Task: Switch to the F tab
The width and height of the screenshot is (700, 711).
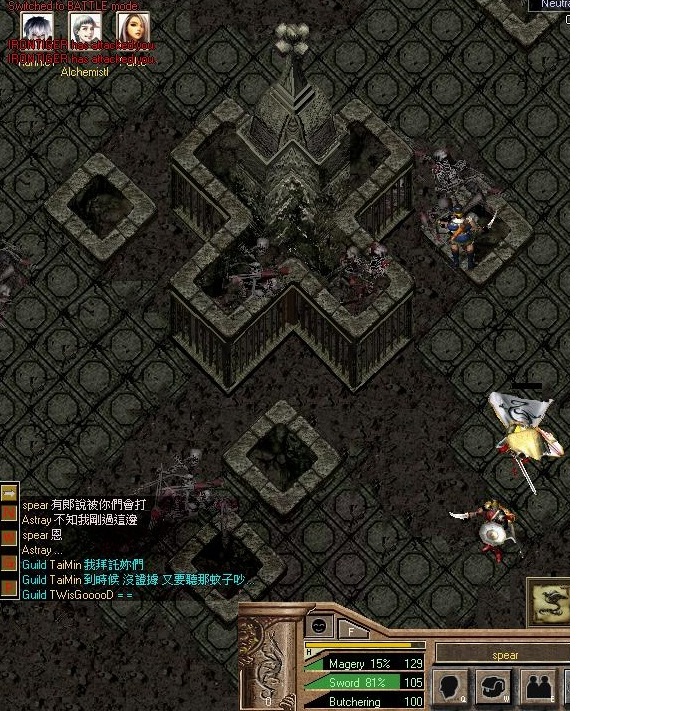Action: (352, 630)
